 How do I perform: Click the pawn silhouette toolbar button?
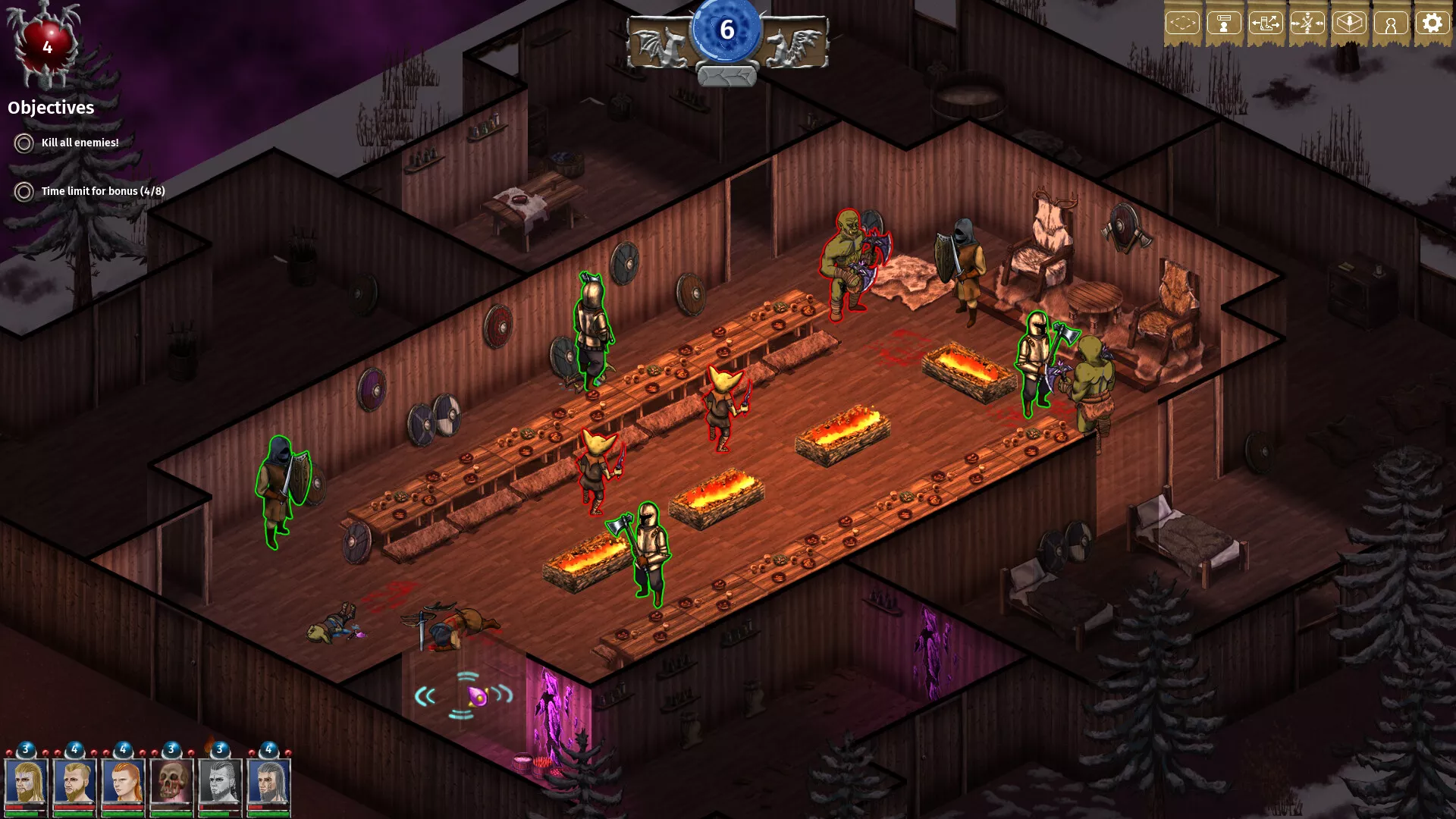tap(1391, 24)
